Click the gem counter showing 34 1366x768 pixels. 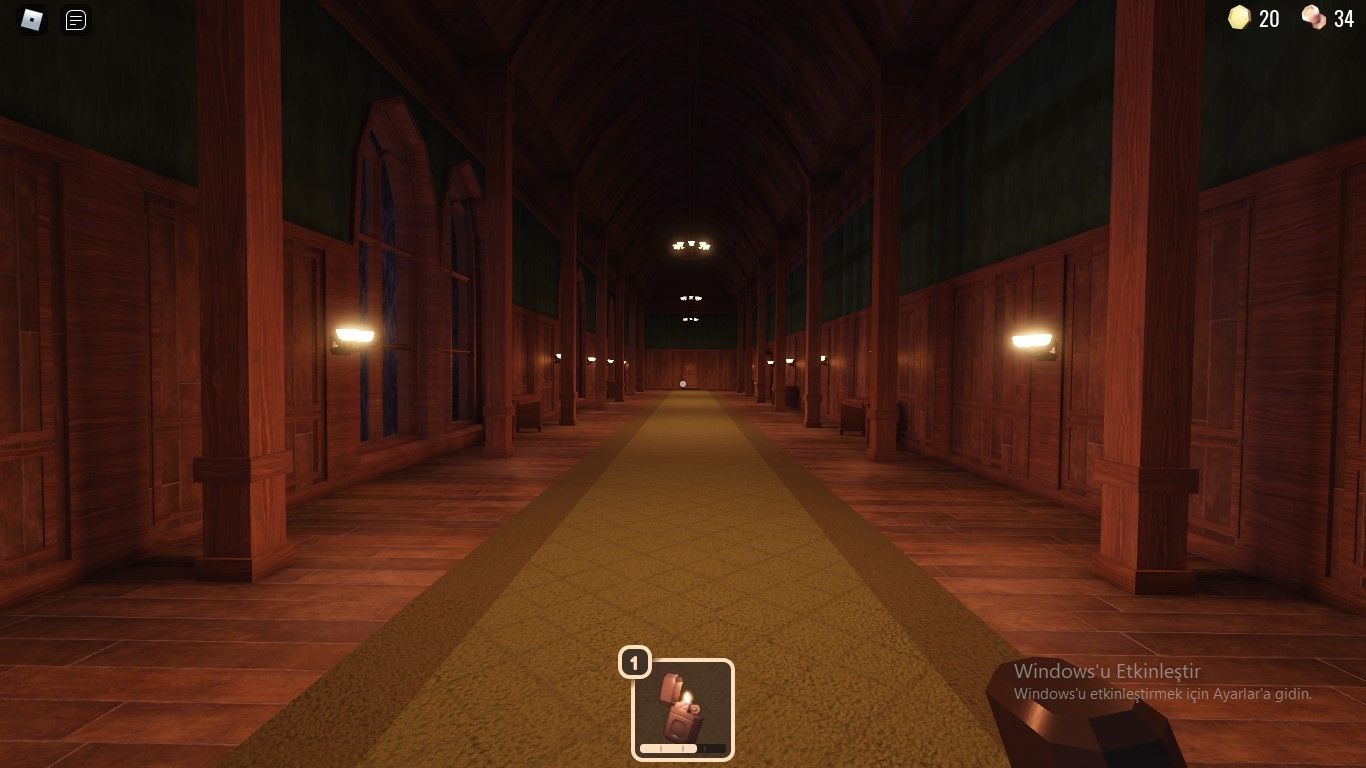click(1342, 18)
